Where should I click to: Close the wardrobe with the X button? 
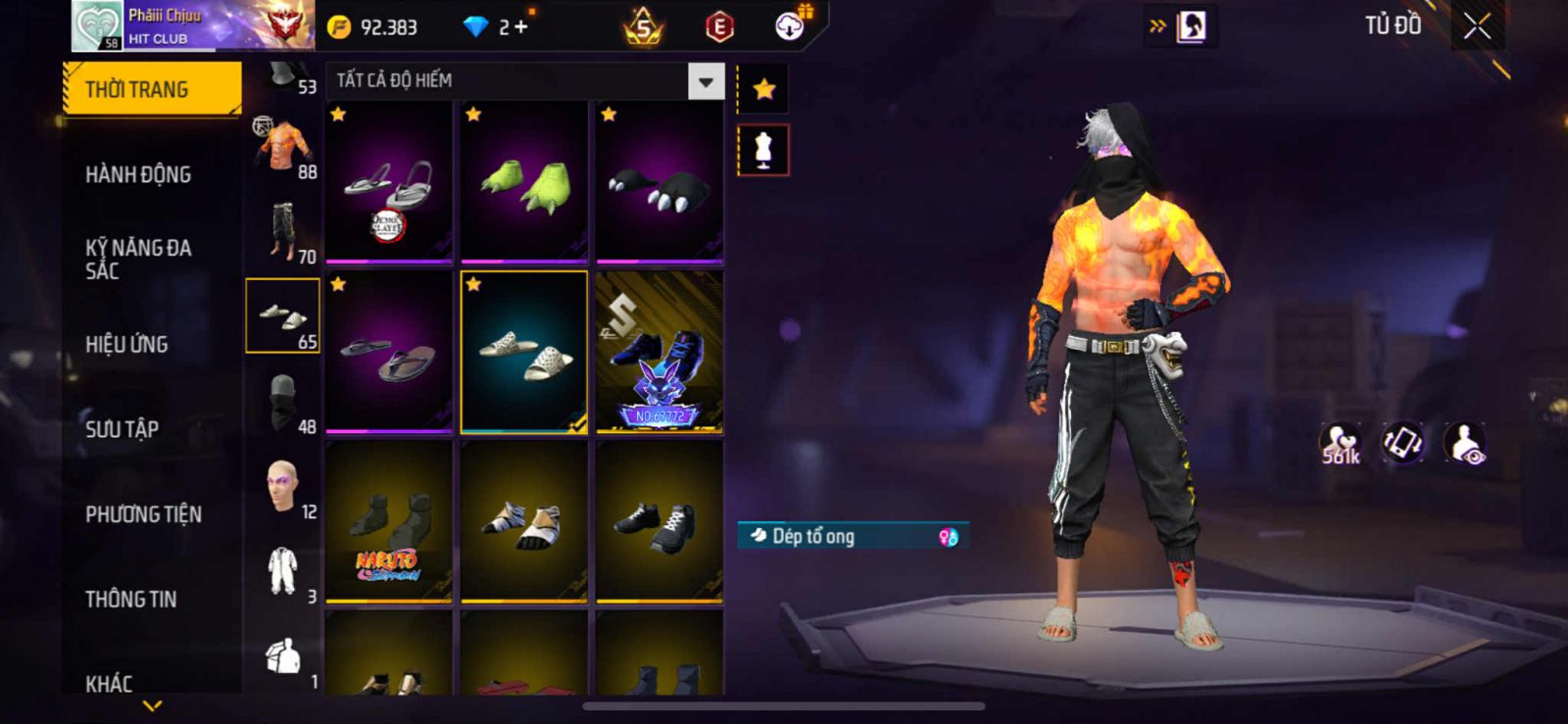click(x=1477, y=26)
